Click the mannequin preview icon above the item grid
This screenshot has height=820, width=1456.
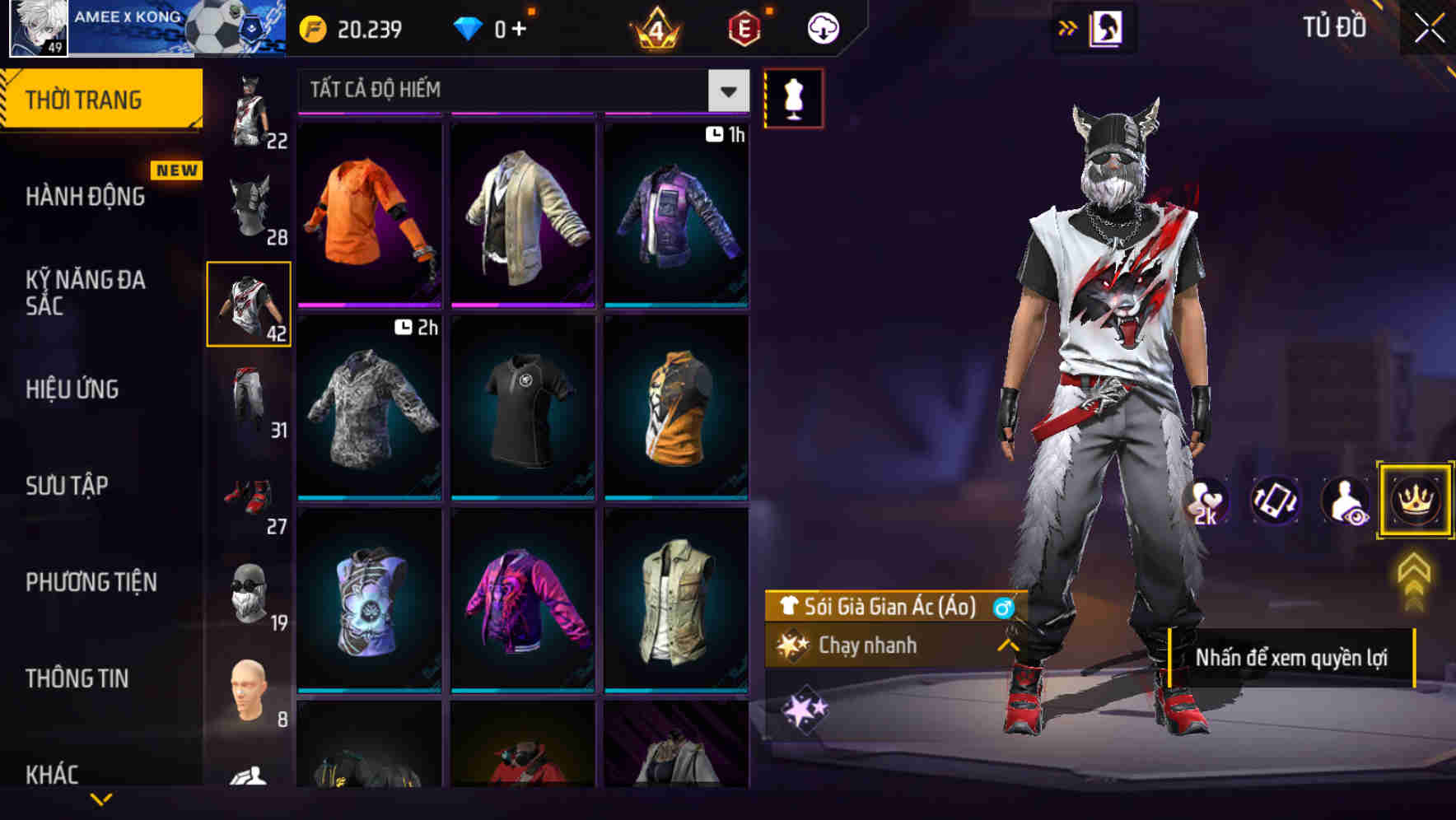click(x=794, y=99)
